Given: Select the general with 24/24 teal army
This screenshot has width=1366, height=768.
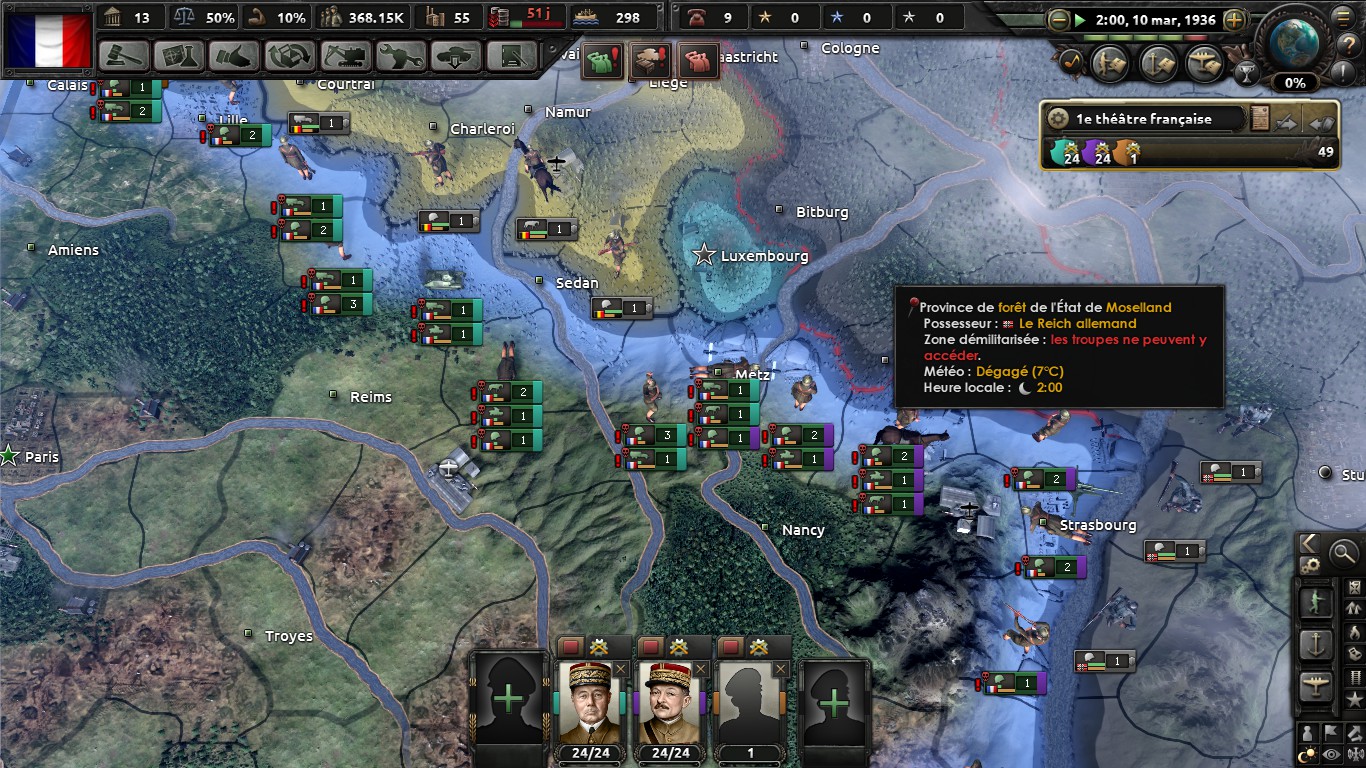Looking at the screenshot, I should point(589,700).
